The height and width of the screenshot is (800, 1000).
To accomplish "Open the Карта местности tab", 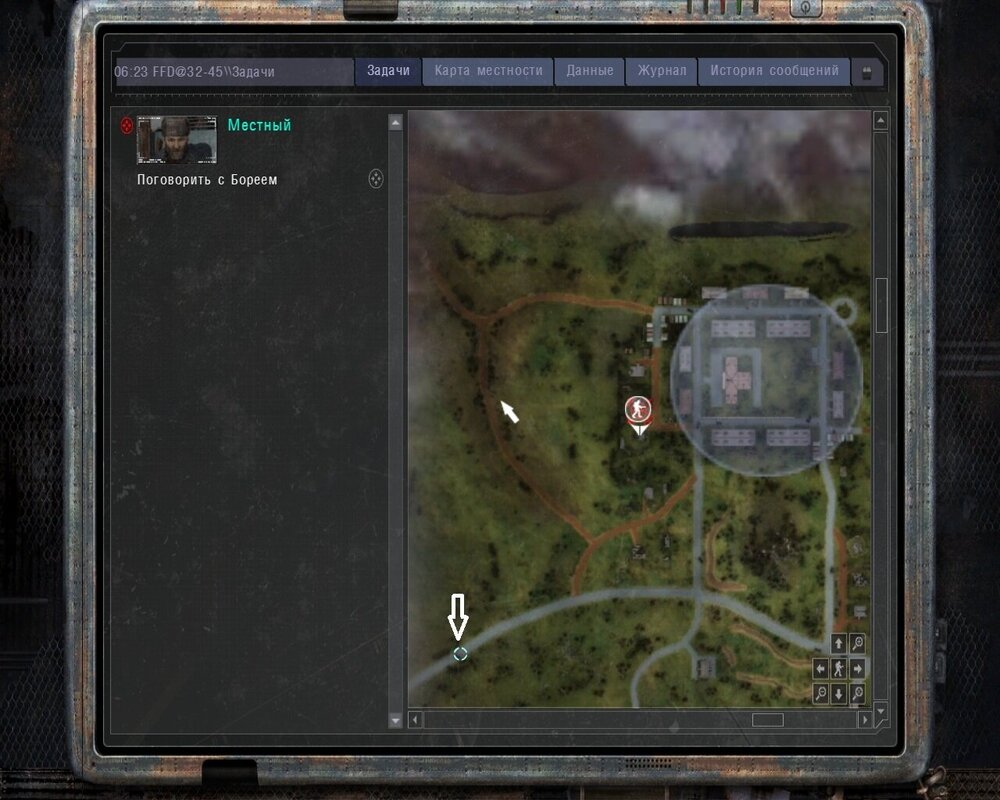I will pos(488,71).
